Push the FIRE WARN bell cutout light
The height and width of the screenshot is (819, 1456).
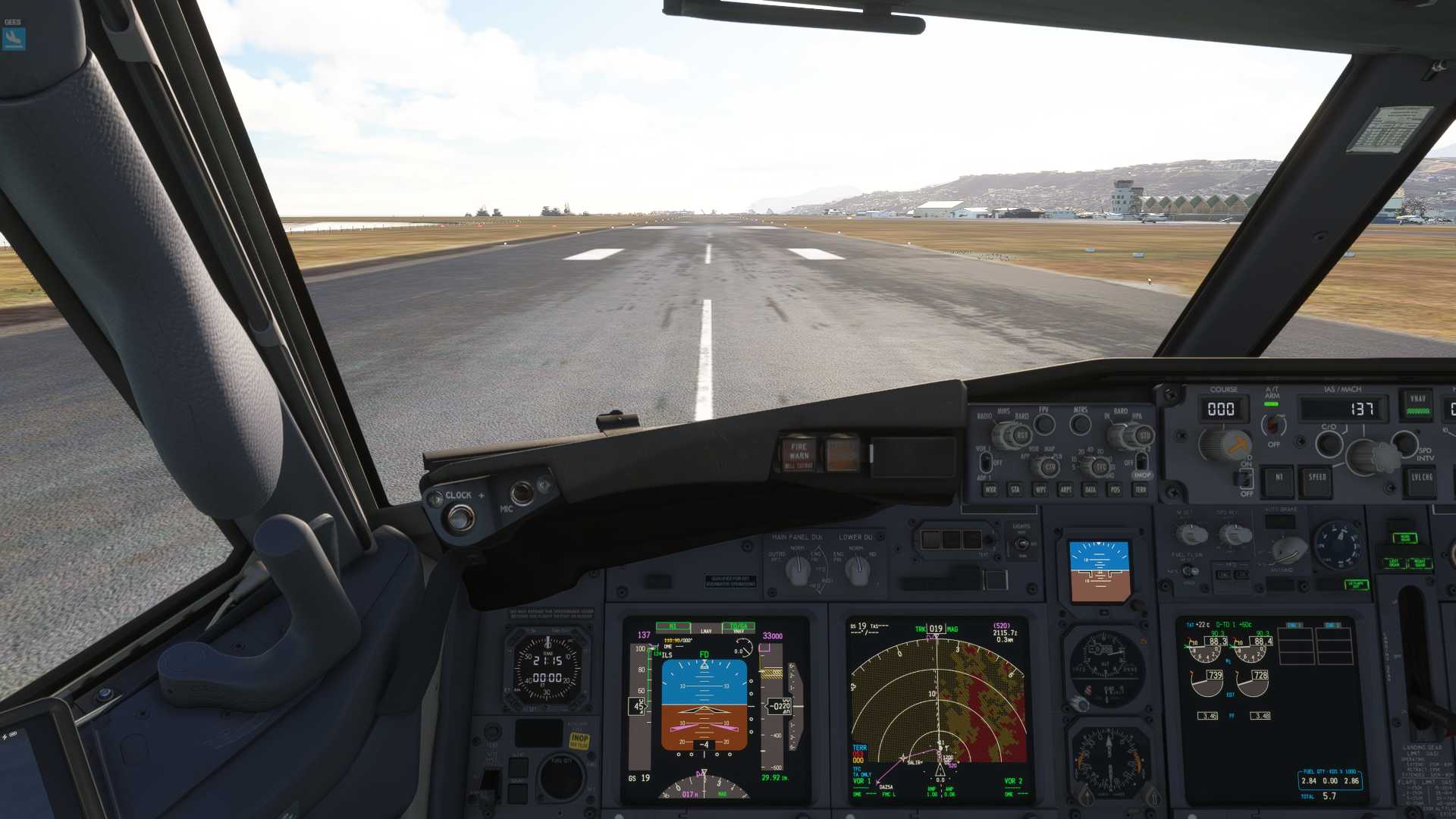[x=798, y=453]
